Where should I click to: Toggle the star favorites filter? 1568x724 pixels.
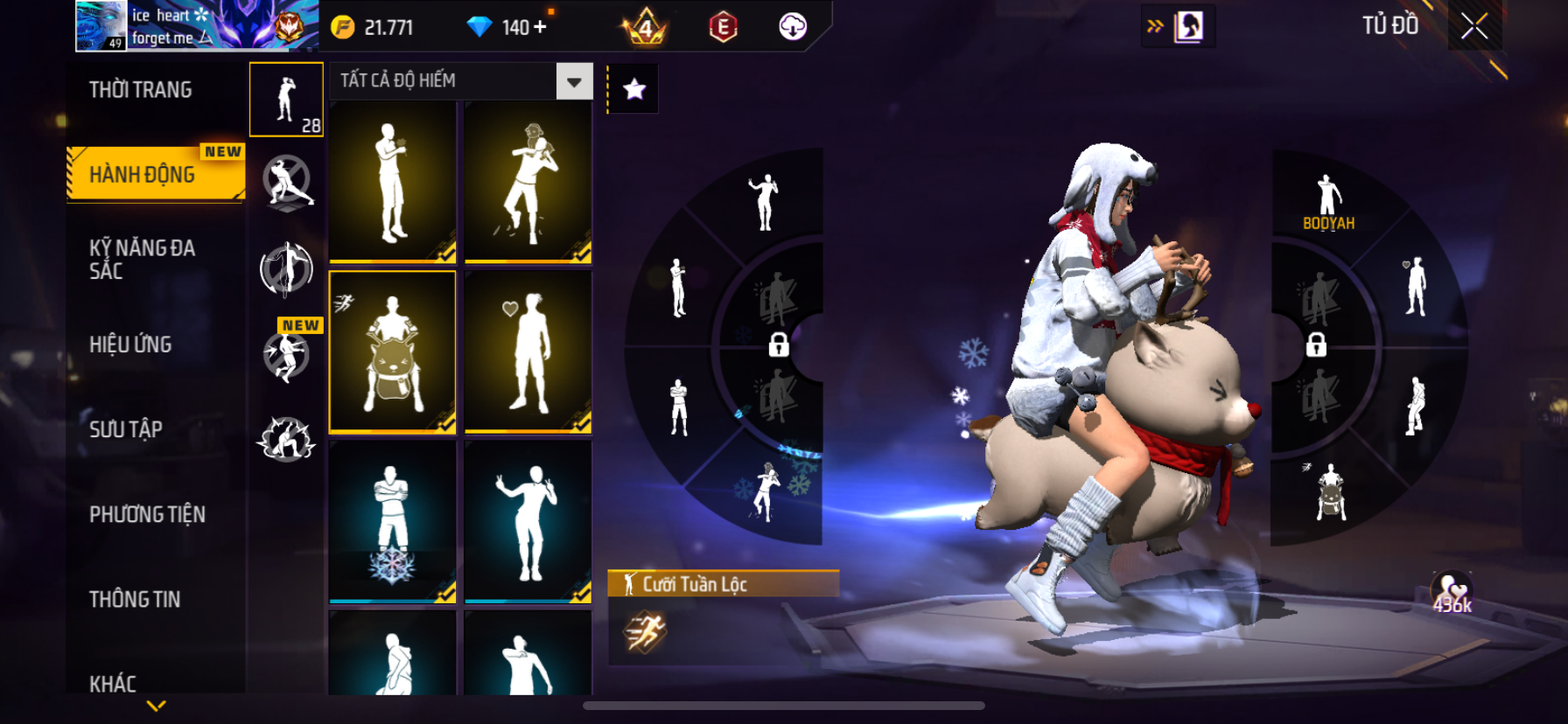633,89
